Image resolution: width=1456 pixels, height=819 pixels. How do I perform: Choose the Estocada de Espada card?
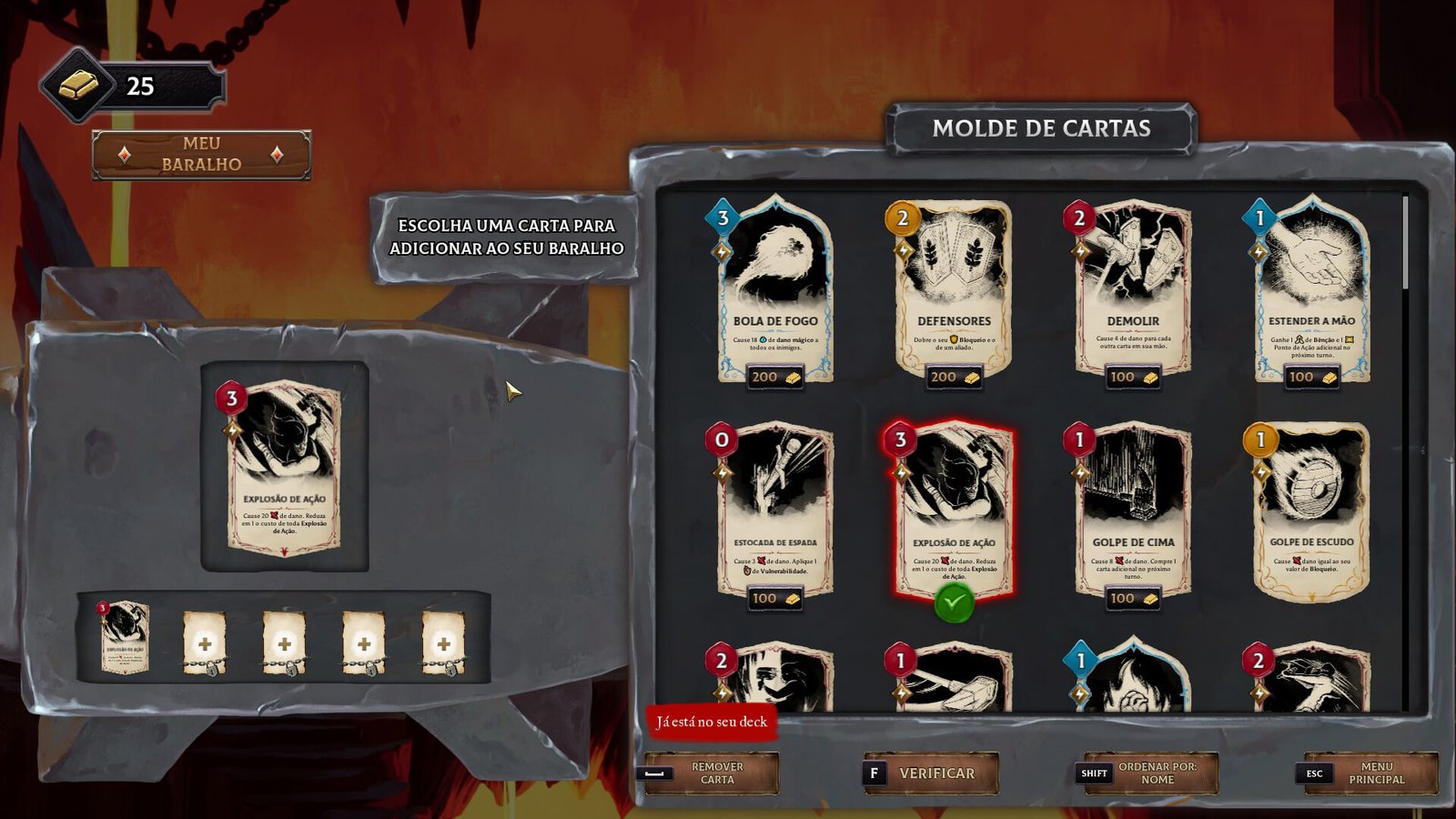(x=774, y=510)
